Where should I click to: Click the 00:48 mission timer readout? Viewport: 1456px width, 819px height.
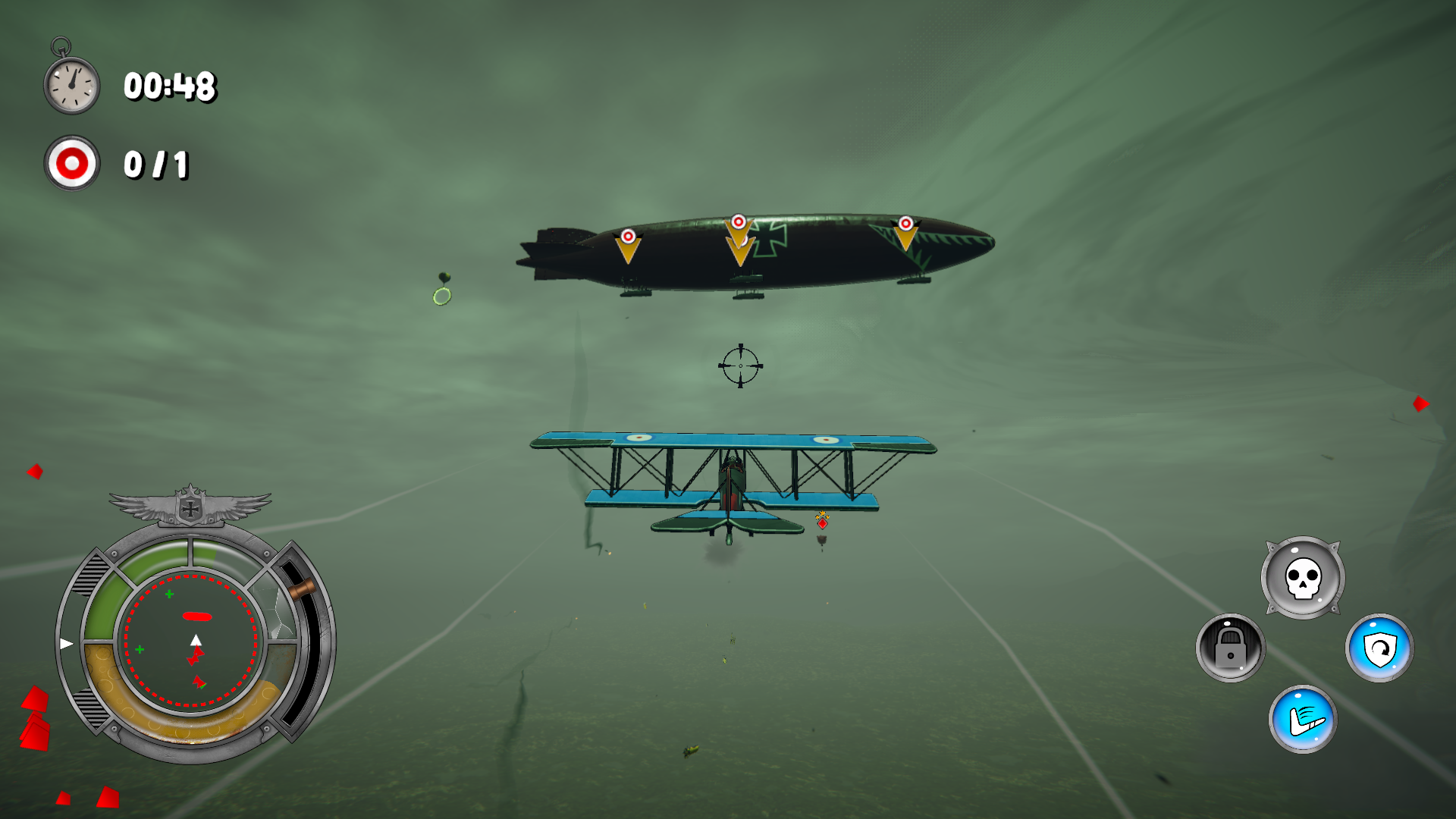170,86
